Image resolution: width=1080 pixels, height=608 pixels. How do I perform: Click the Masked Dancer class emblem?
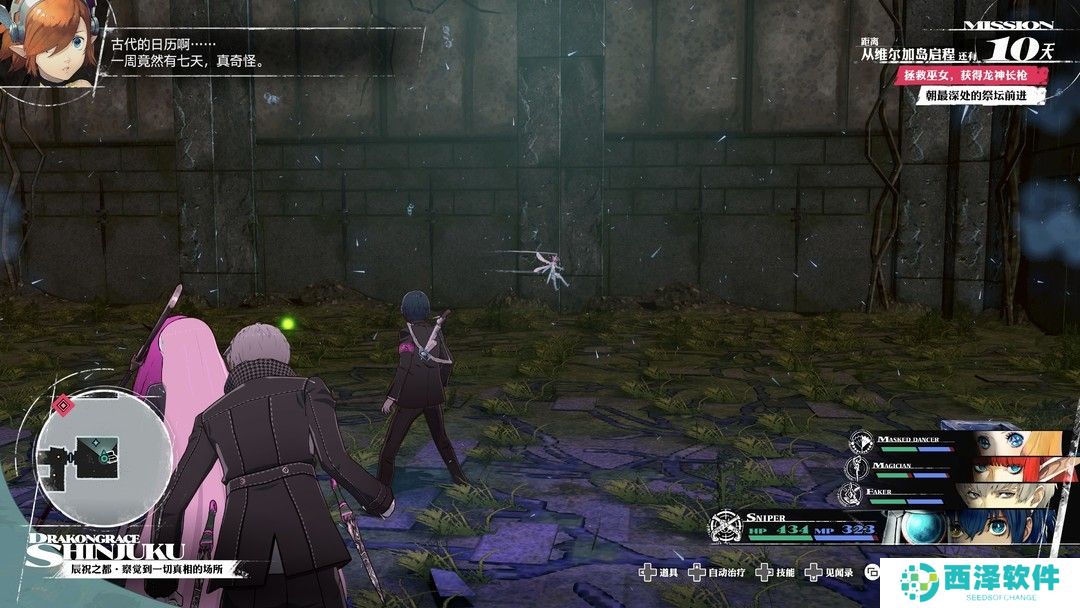tap(862, 441)
